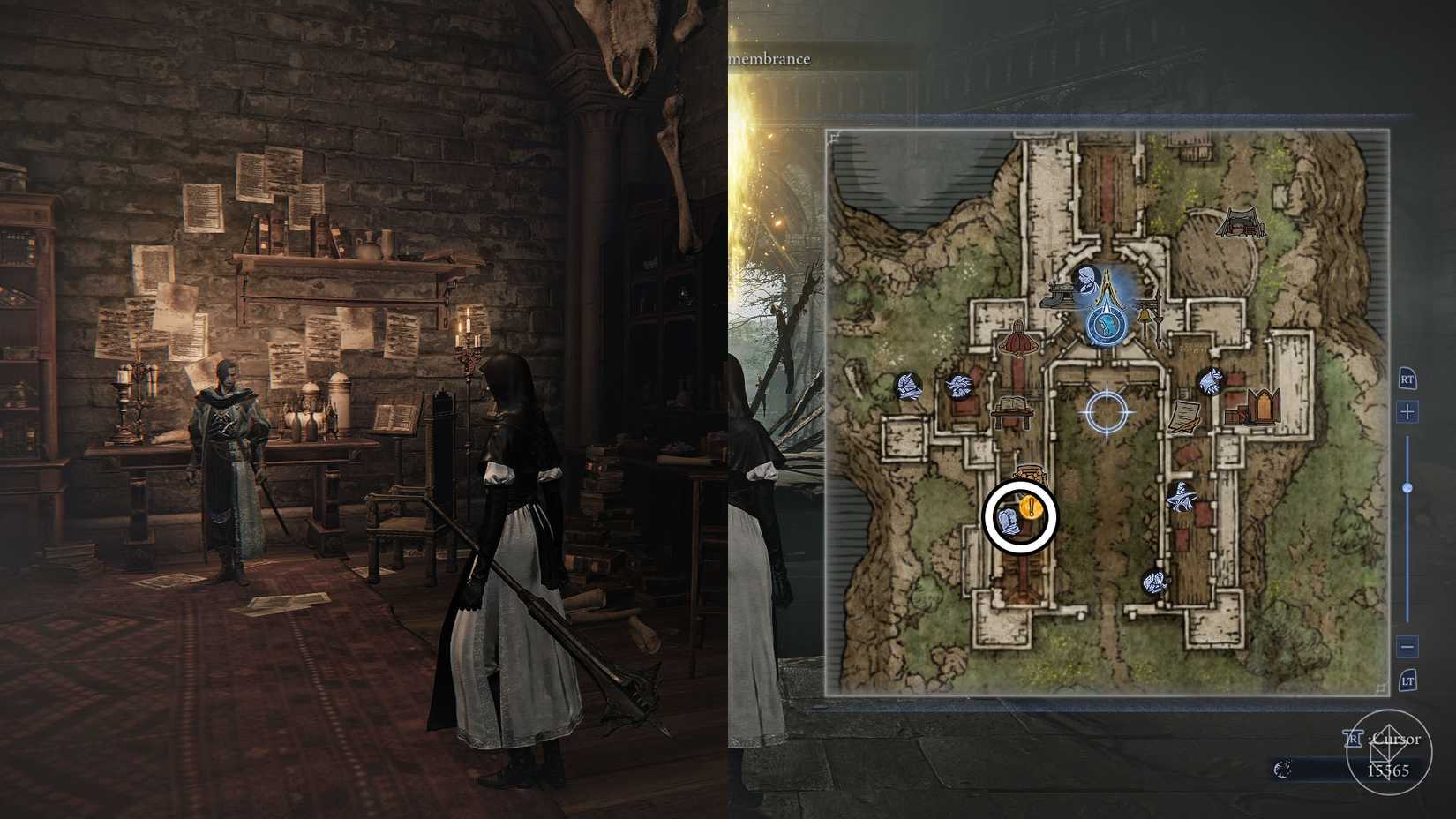This screenshot has width=1456, height=819.
Task: Click the scroll and quill icon right of center
Action: (x=1183, y=416)
